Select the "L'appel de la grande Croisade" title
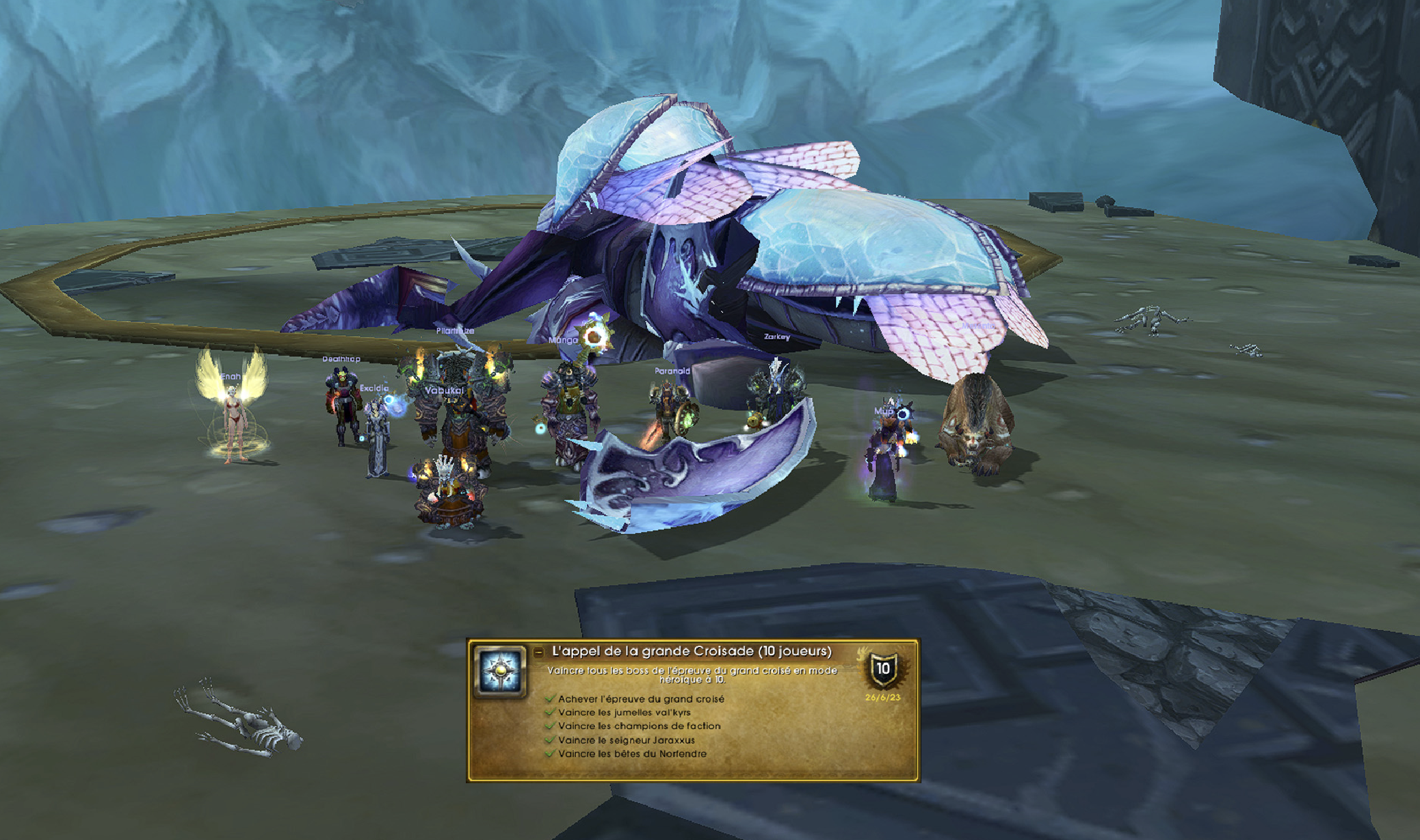1420x840 pixels. (691, 651)
